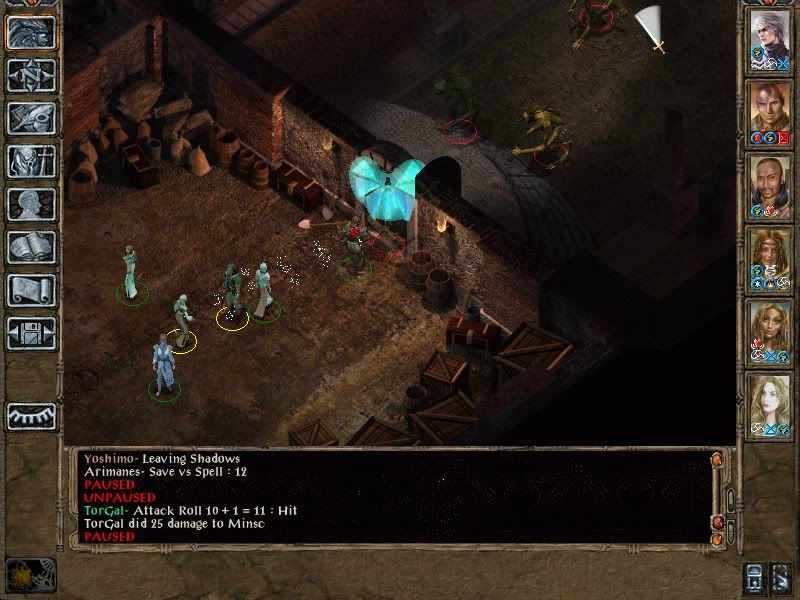Click the top gem button on the message log
Image resolution: width=800 pixels, height=600 pixels.
point(716,460)
